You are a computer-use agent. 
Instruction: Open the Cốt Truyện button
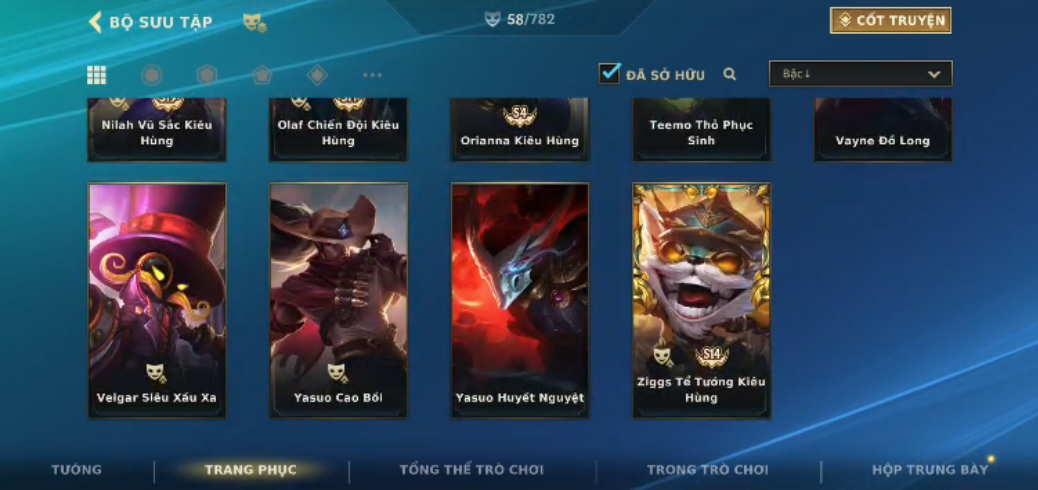click(890, 21)
